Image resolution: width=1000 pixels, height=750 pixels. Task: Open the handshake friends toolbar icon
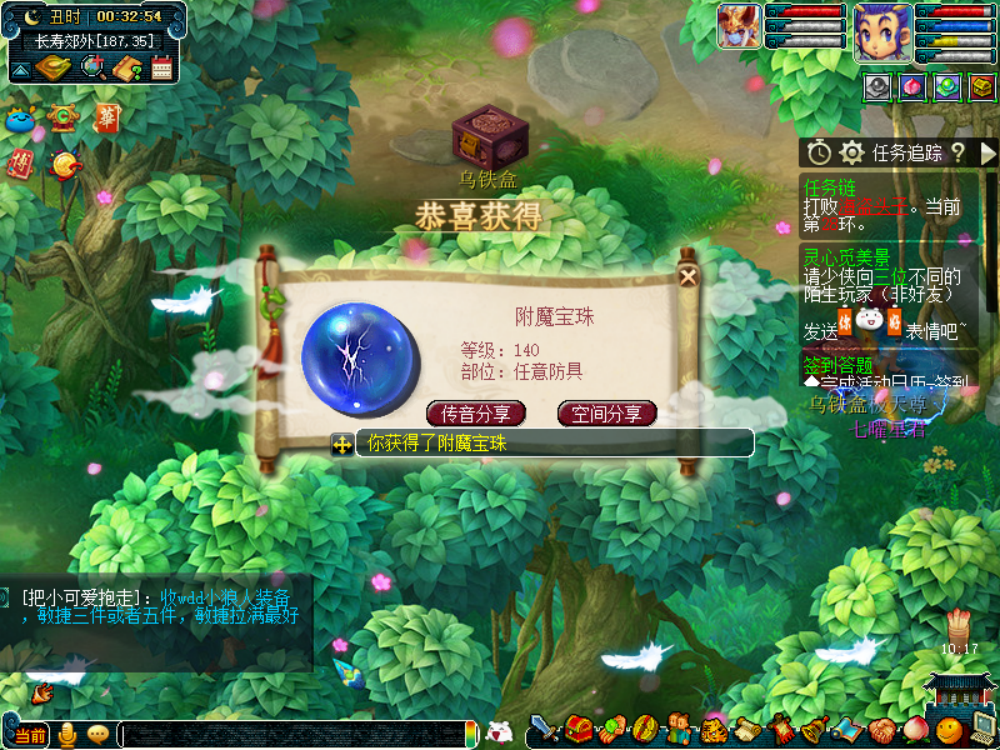pos(882,730)
